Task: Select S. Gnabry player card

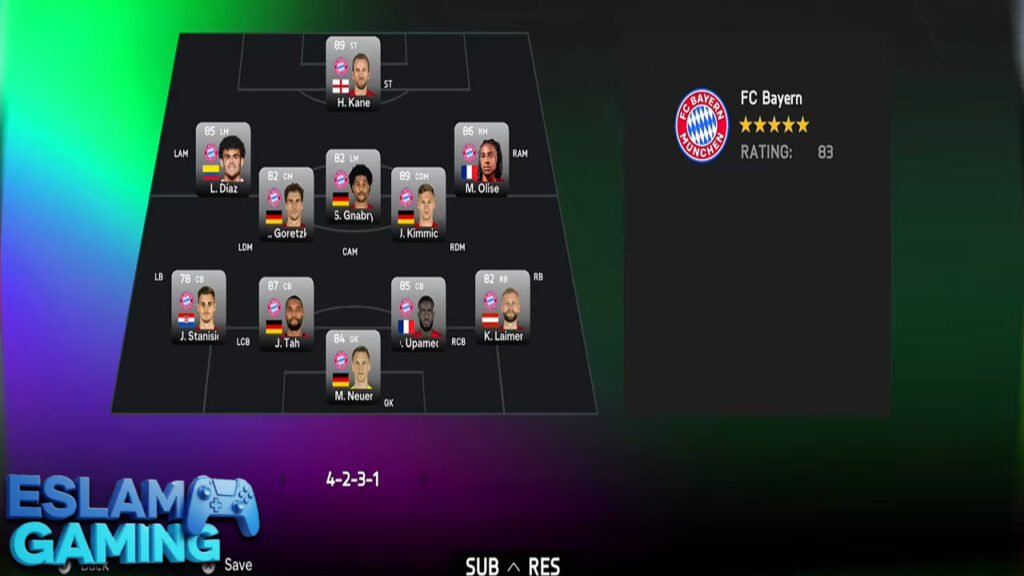Action: [x=353, y=186]
